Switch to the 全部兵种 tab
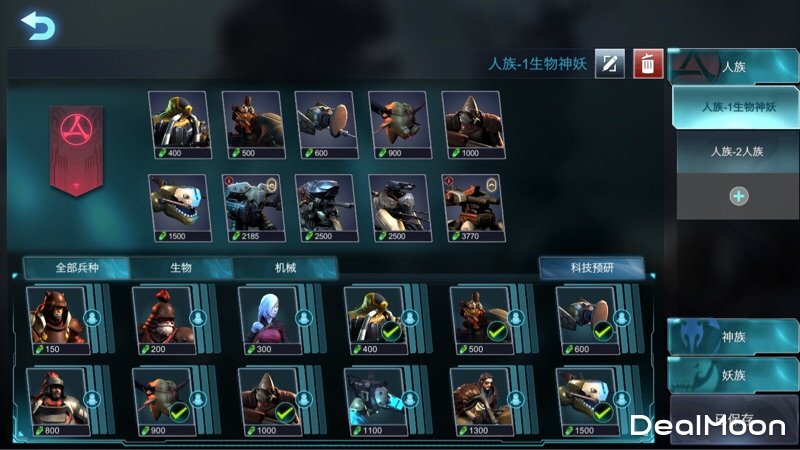 pyautogui.click(x=77, y=268)
